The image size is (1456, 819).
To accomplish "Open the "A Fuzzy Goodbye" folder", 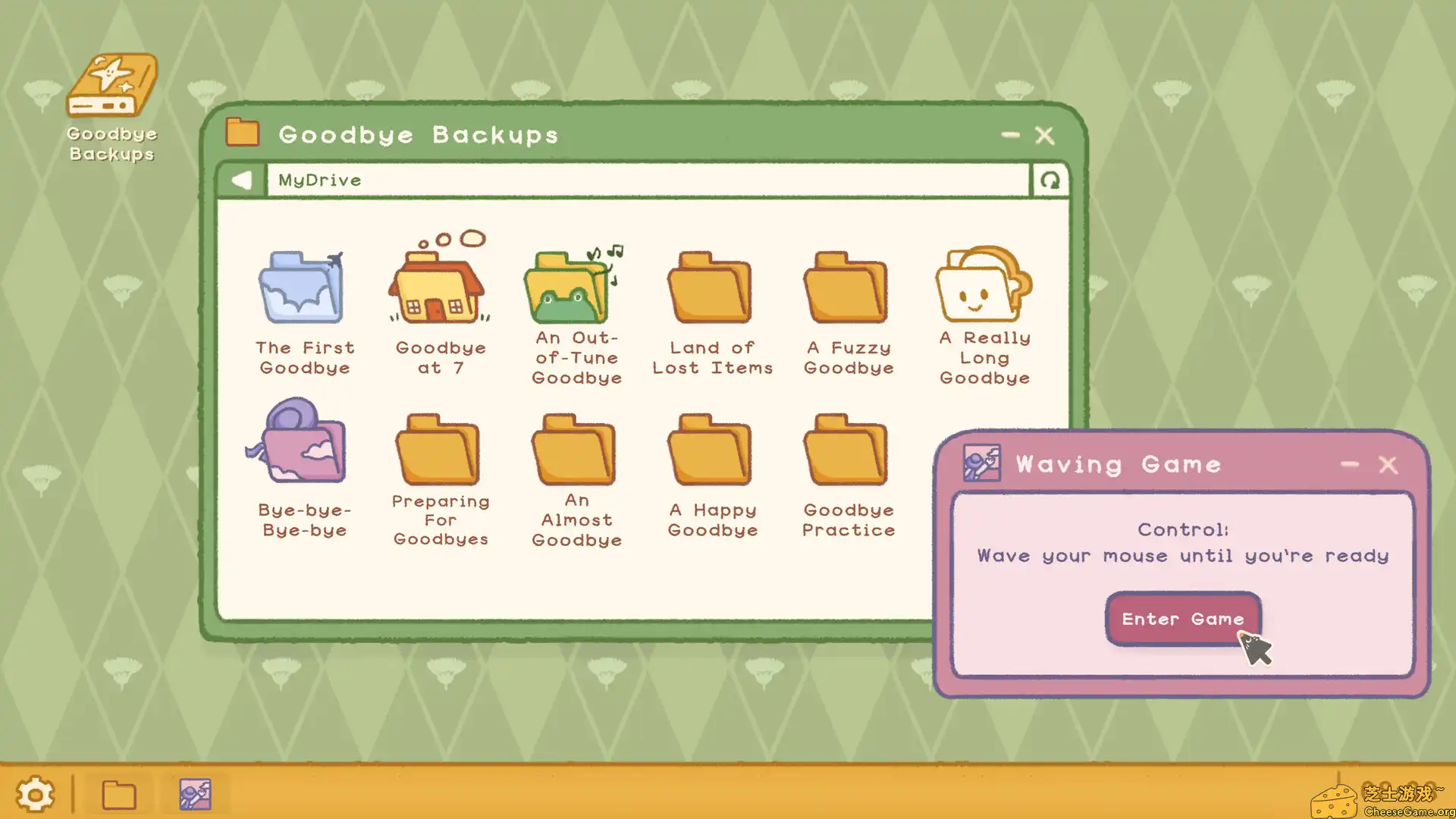I will [847, 288].
